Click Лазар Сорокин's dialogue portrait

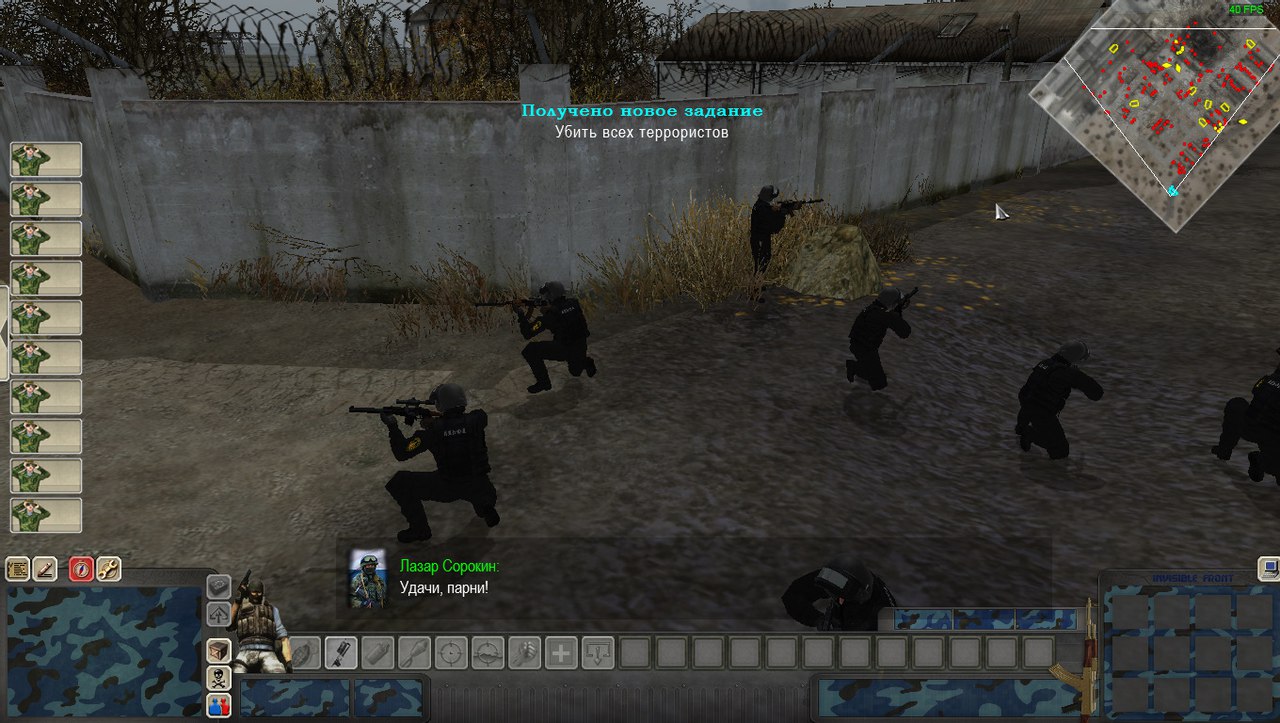tap(367, 577)
